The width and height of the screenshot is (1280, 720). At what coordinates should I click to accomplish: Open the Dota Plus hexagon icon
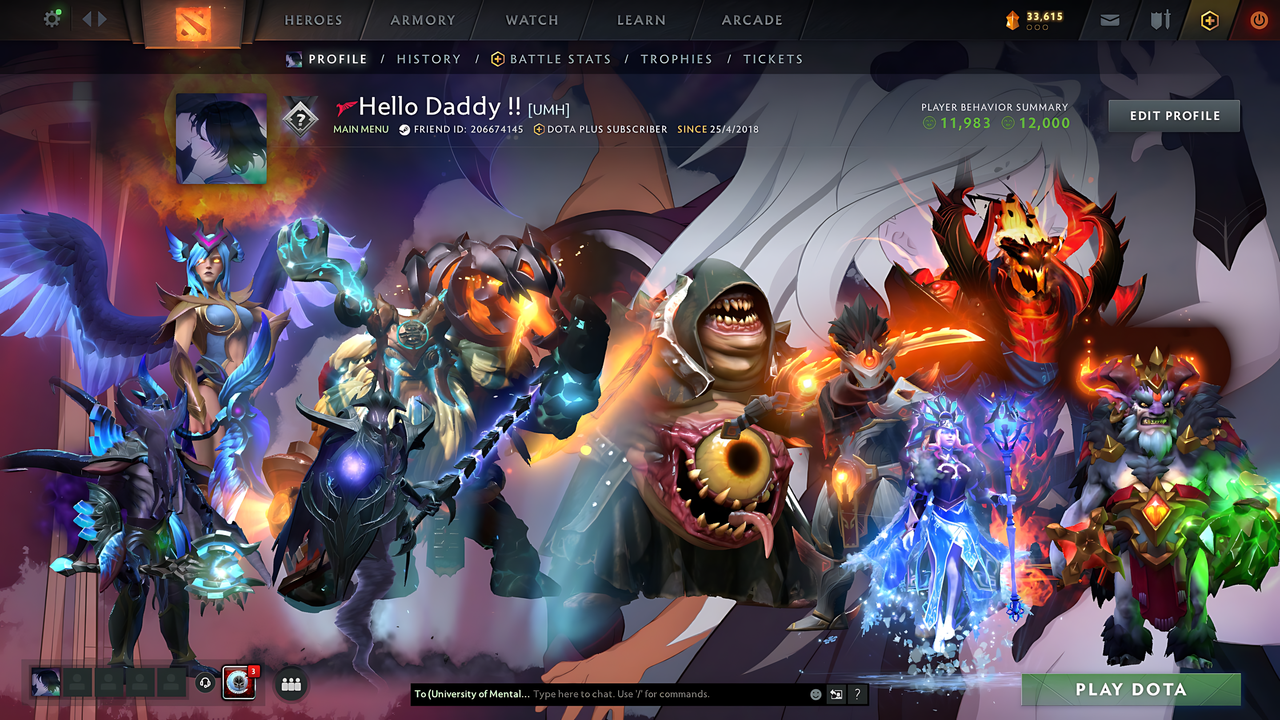[1208, 19]
